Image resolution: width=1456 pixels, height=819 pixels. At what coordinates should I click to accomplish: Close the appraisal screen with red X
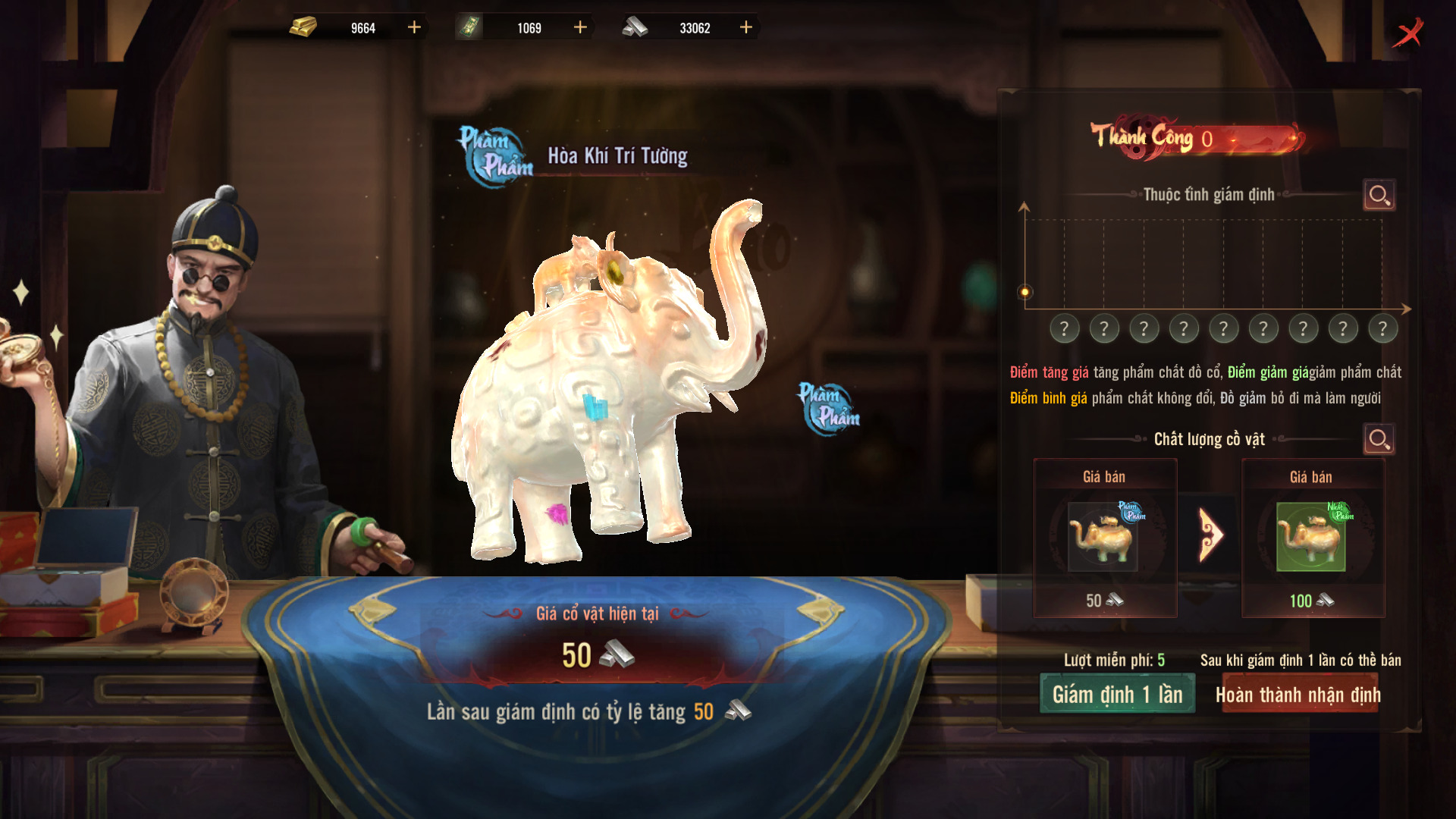(1408, 33)
